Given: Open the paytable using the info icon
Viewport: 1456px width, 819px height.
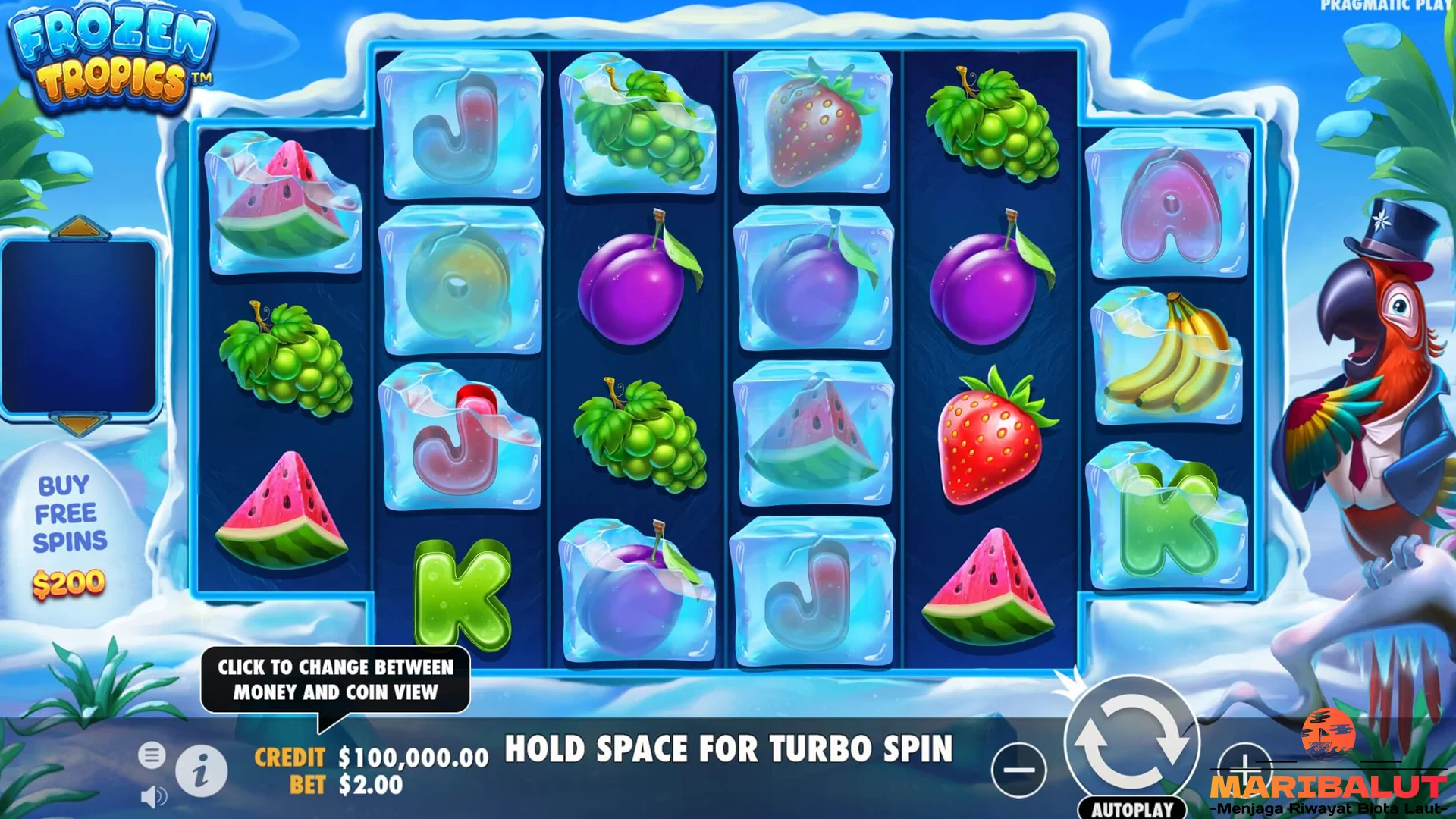Looking at the screenshot, I should point(200,770).
